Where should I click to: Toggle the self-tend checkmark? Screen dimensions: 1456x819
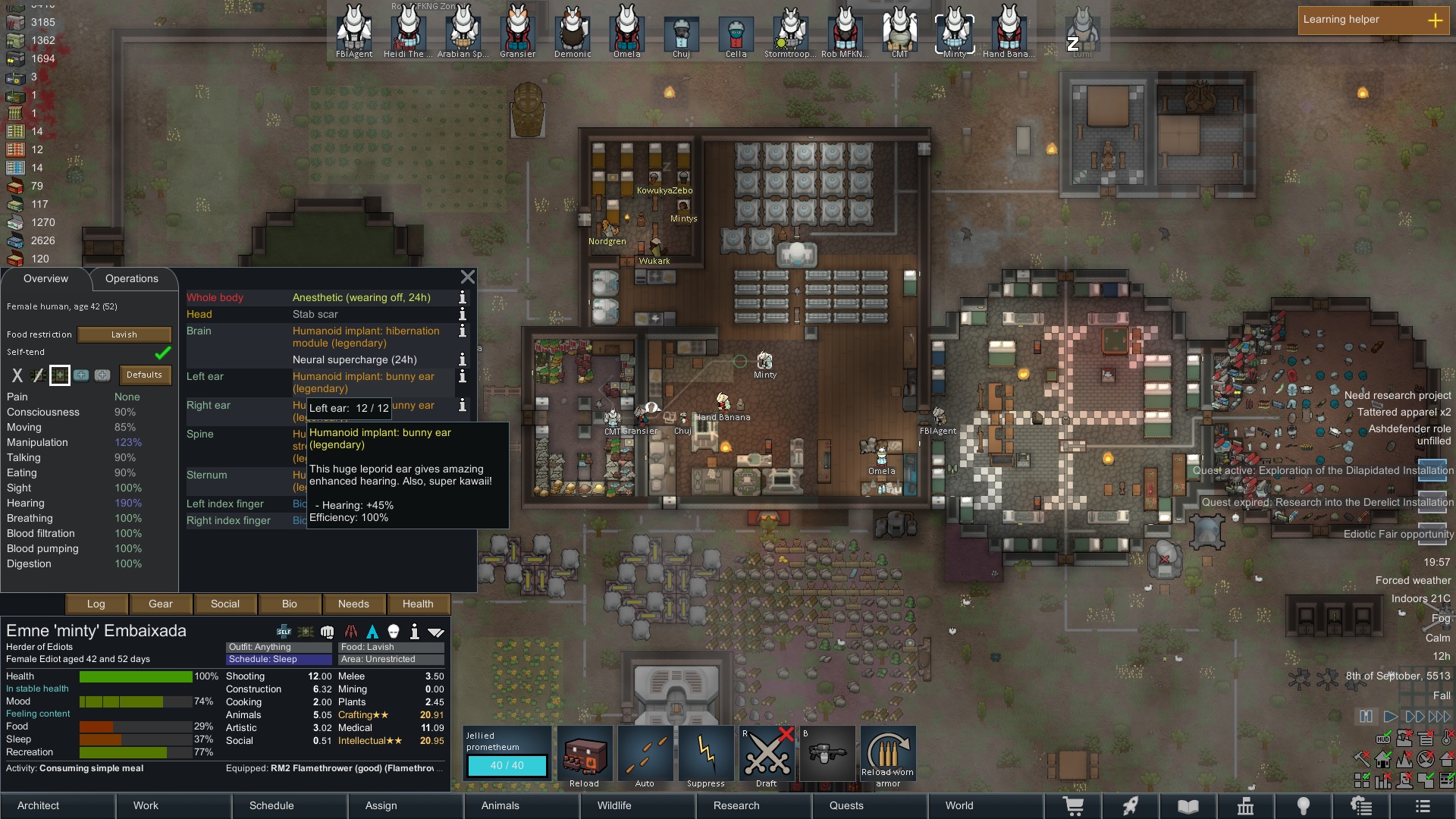162,353
